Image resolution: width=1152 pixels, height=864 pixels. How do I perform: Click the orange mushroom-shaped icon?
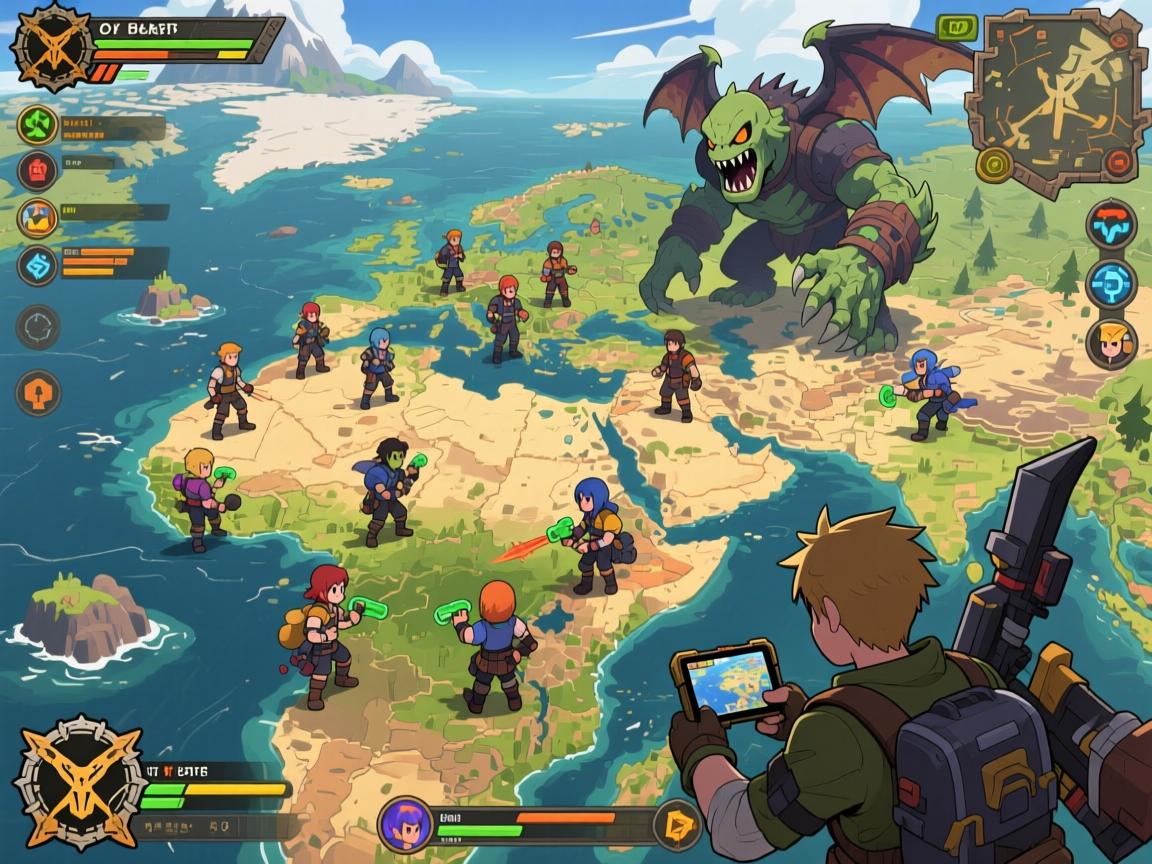38,392
